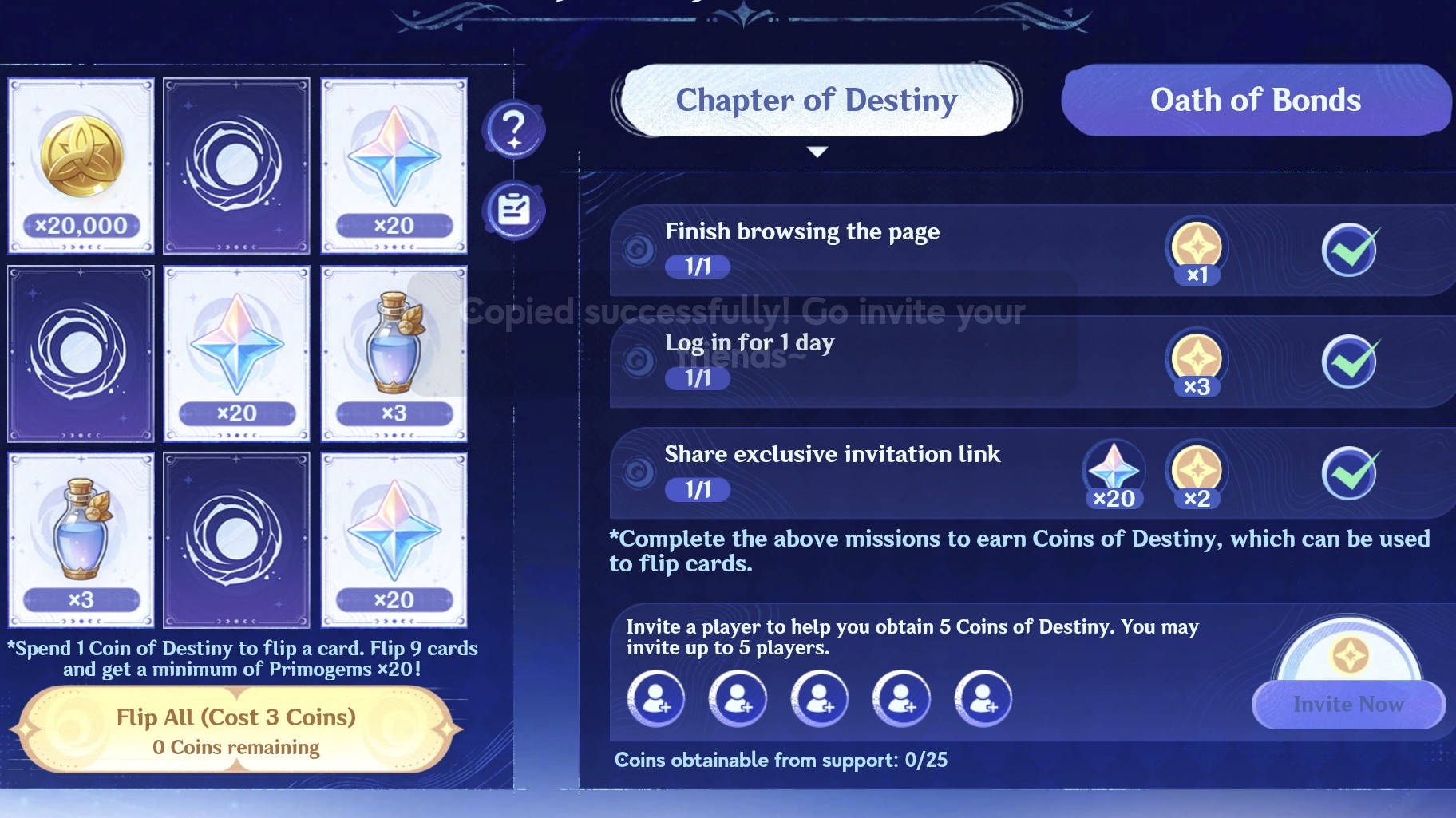Switch to the Oath of Bonds tab
Image resolution: width=1456 pixels, height=818 pixels.
pos(1255,101)
